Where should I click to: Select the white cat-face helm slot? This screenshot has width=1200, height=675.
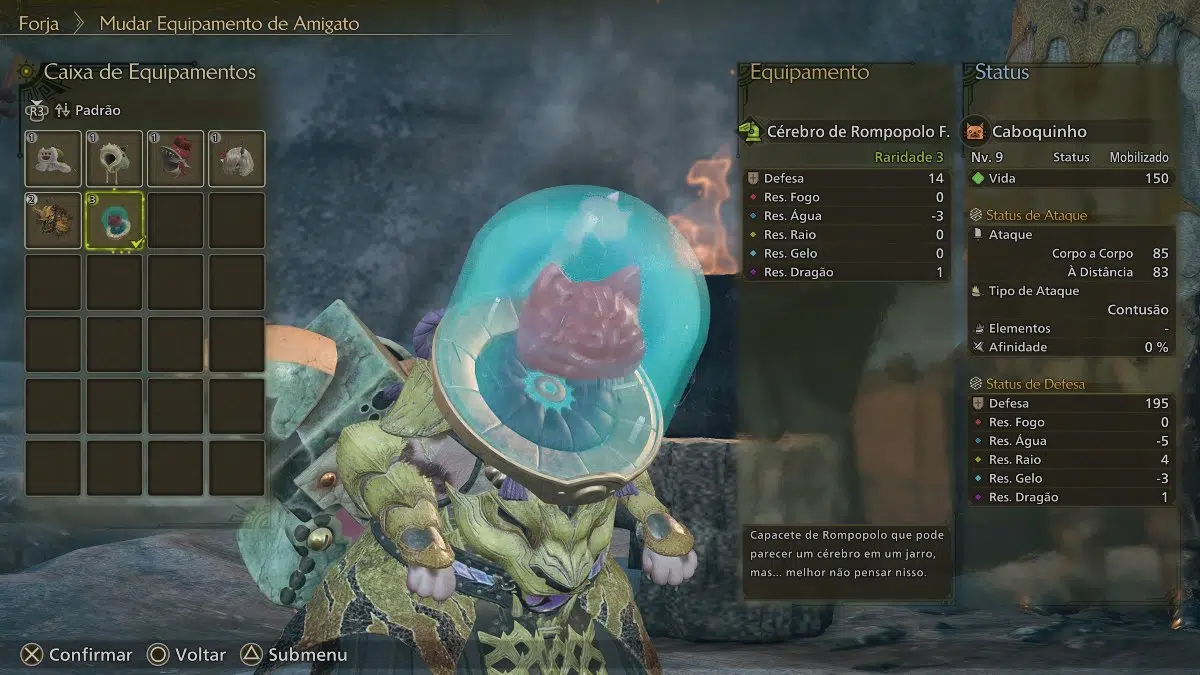click(x=53, y=158)
